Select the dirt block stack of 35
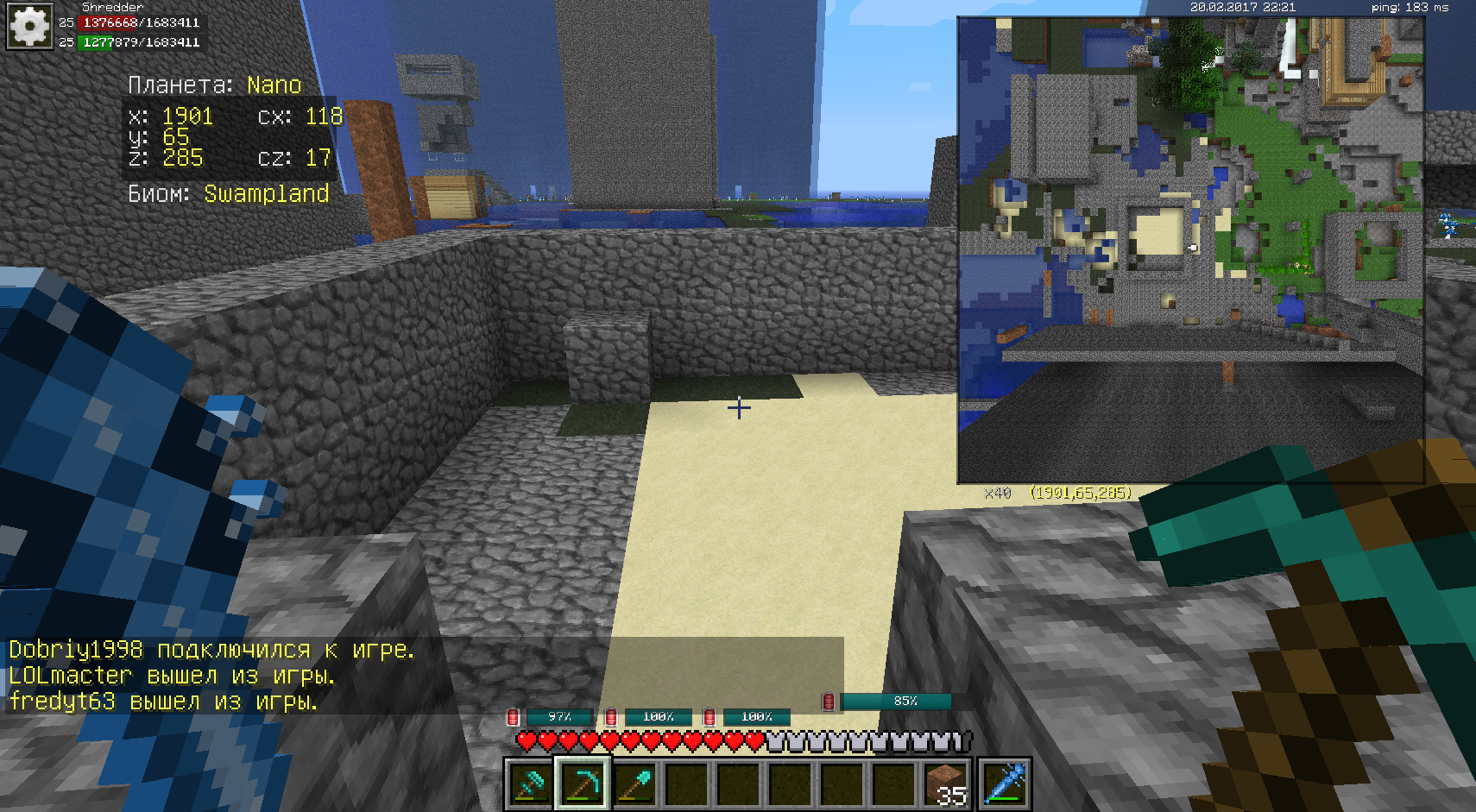This screenshot has height=812, width=1476. click(x=947, y=784)
